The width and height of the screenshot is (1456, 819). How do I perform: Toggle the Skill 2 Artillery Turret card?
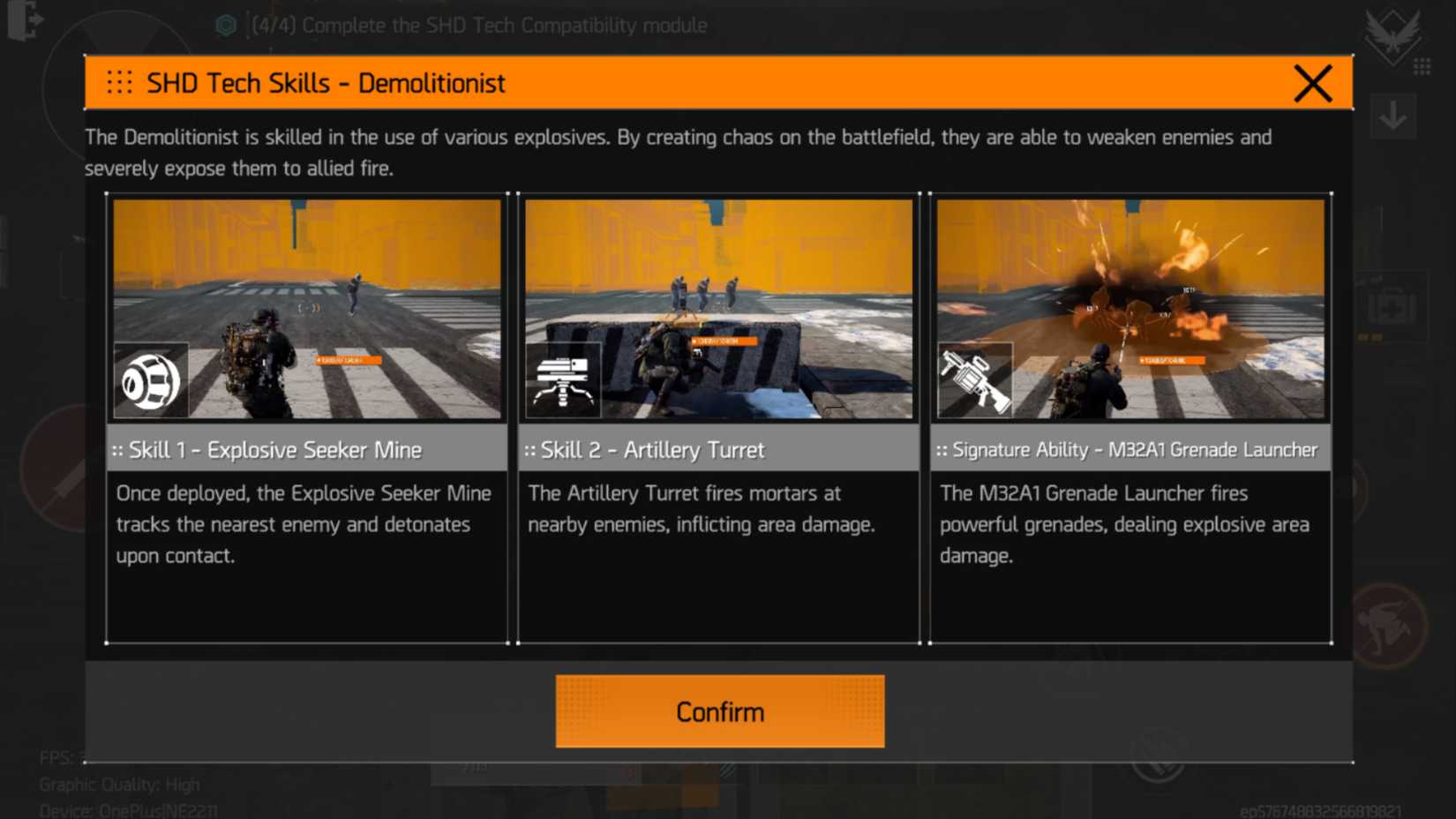point(718,415)
